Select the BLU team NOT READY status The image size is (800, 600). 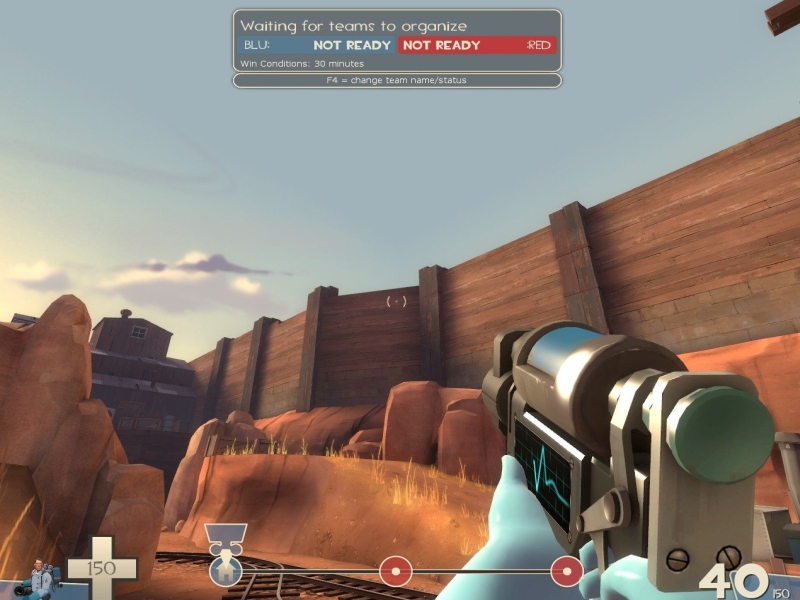pos(352,45)
